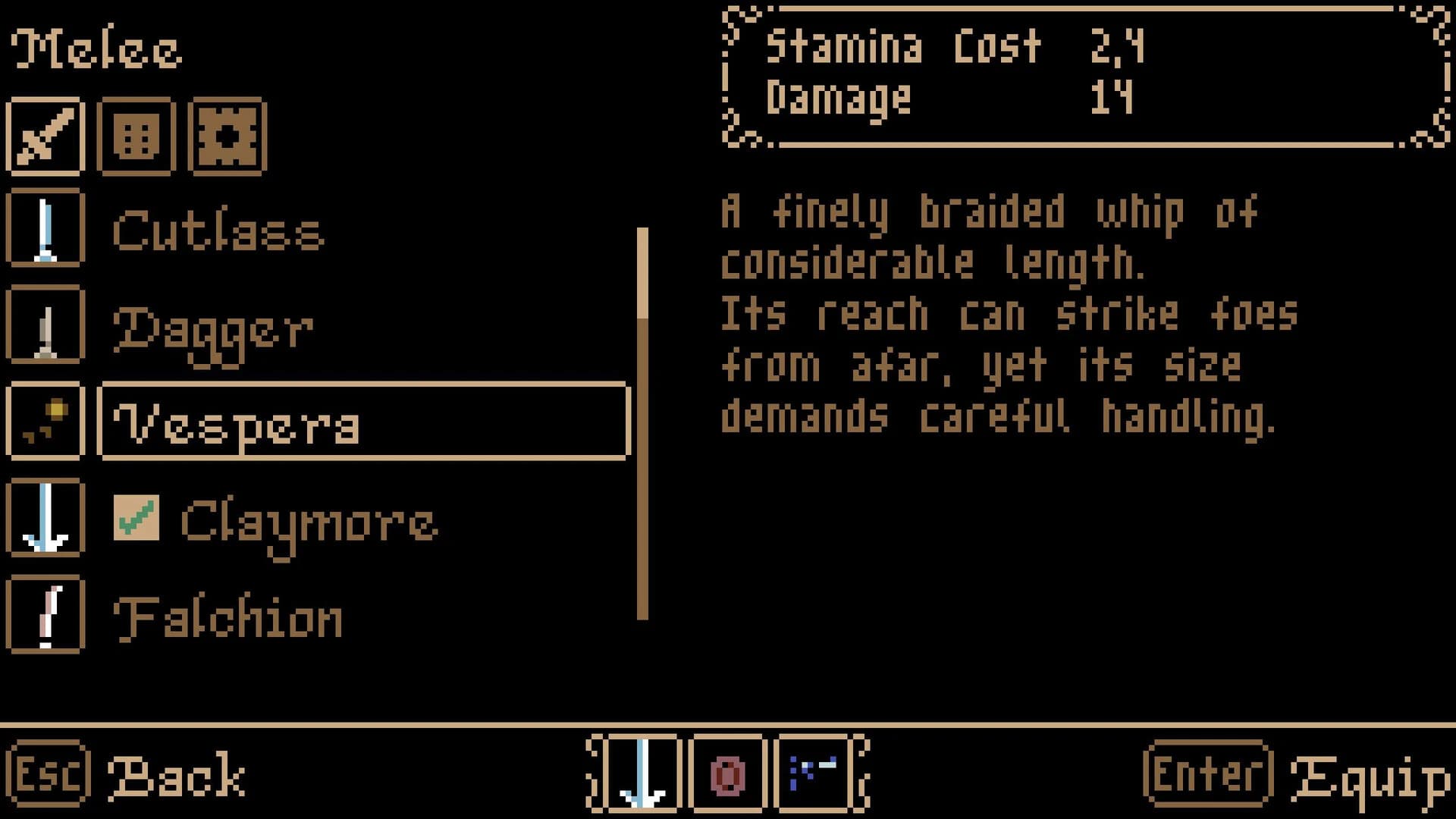This screenshot has height=819, width=1456.
Task: Click the blue scatter spell slot
Action: [813, 775]
